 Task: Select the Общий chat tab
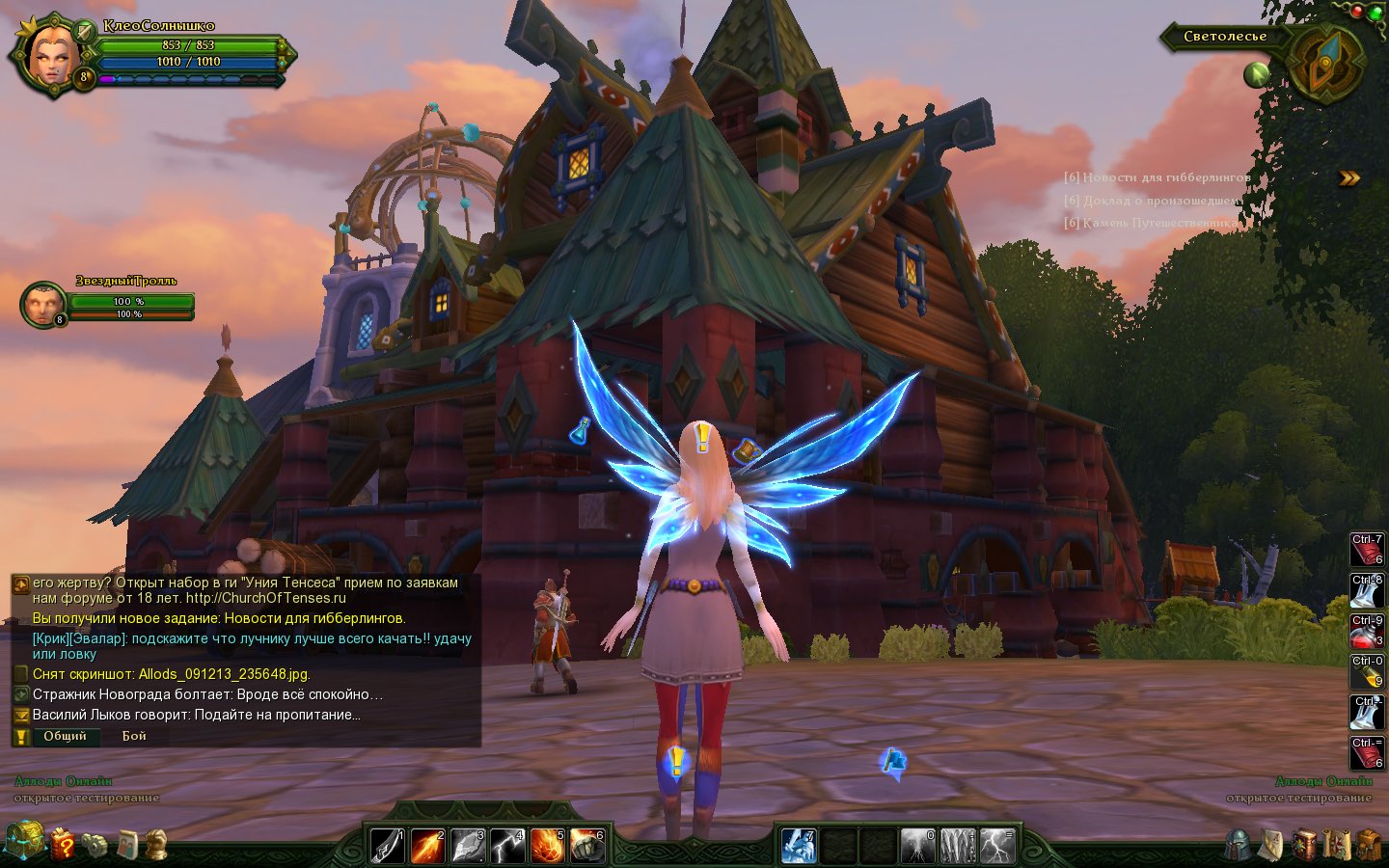click(x=65, y=736)
